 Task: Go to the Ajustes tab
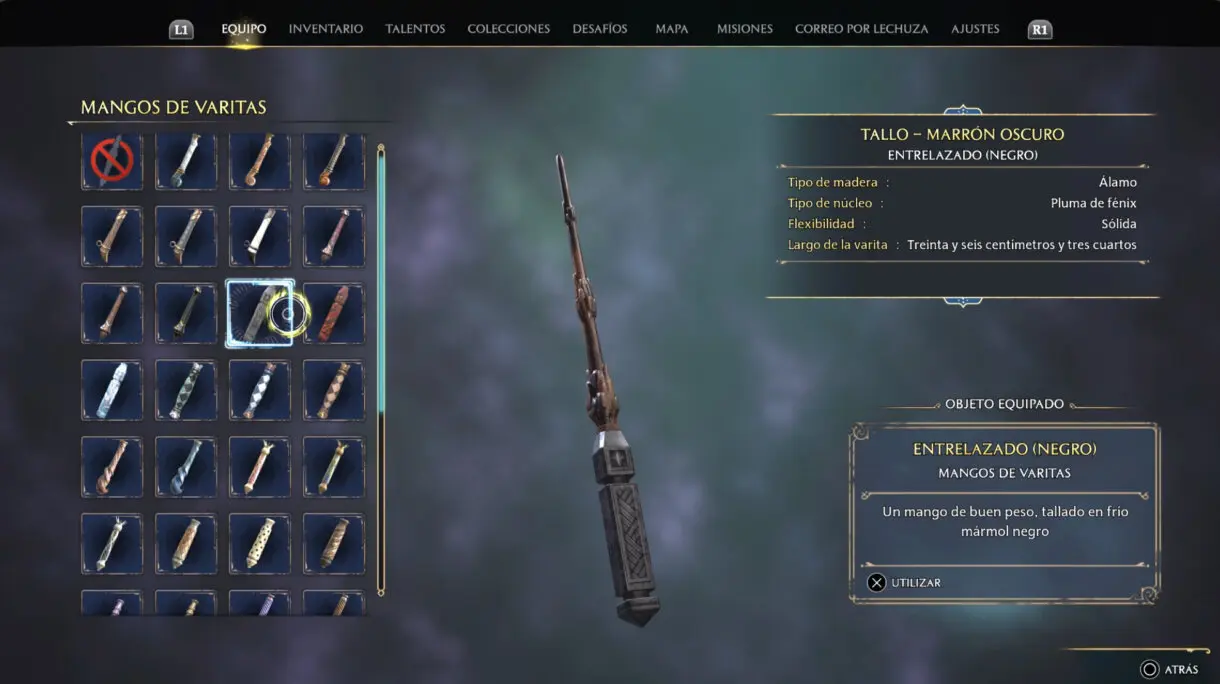point(975,29)
